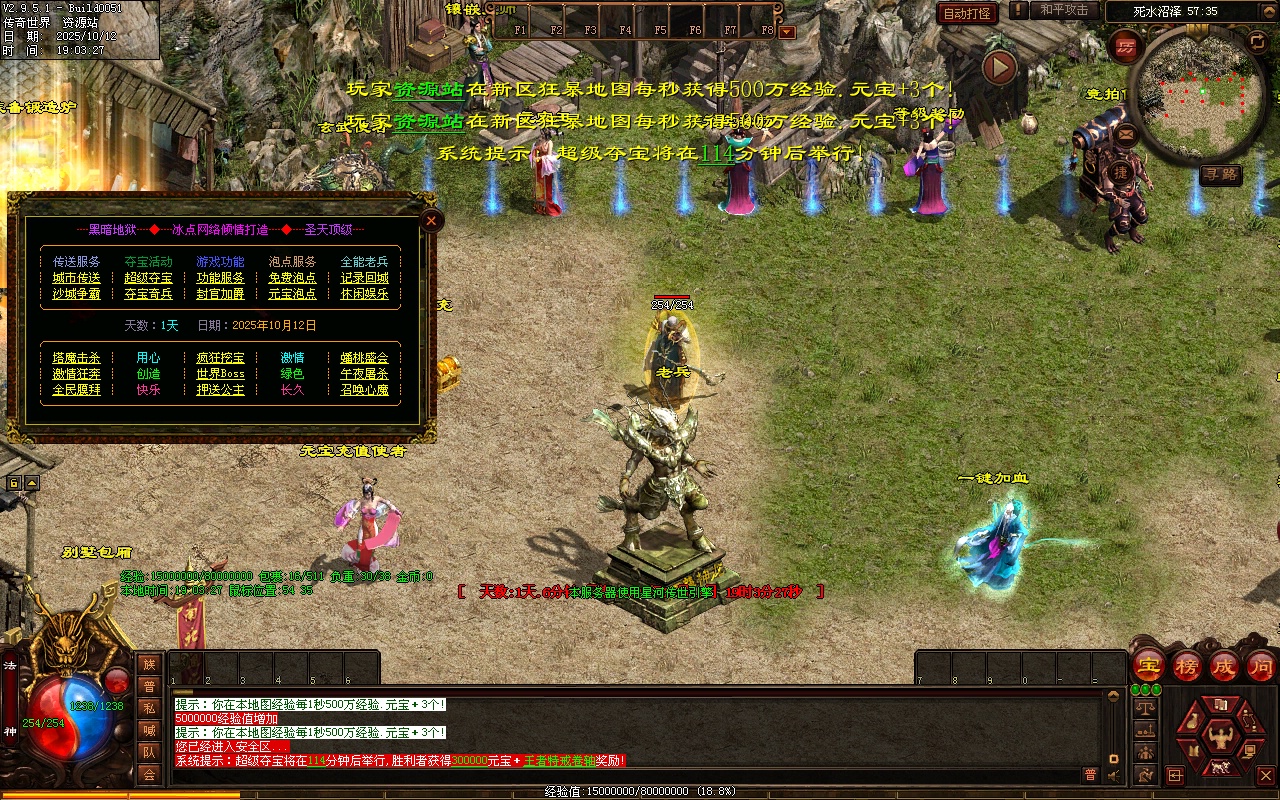The image size is (1280, 800).
Task: Select the 召唤心魔 link
Action: pos(364,390)
